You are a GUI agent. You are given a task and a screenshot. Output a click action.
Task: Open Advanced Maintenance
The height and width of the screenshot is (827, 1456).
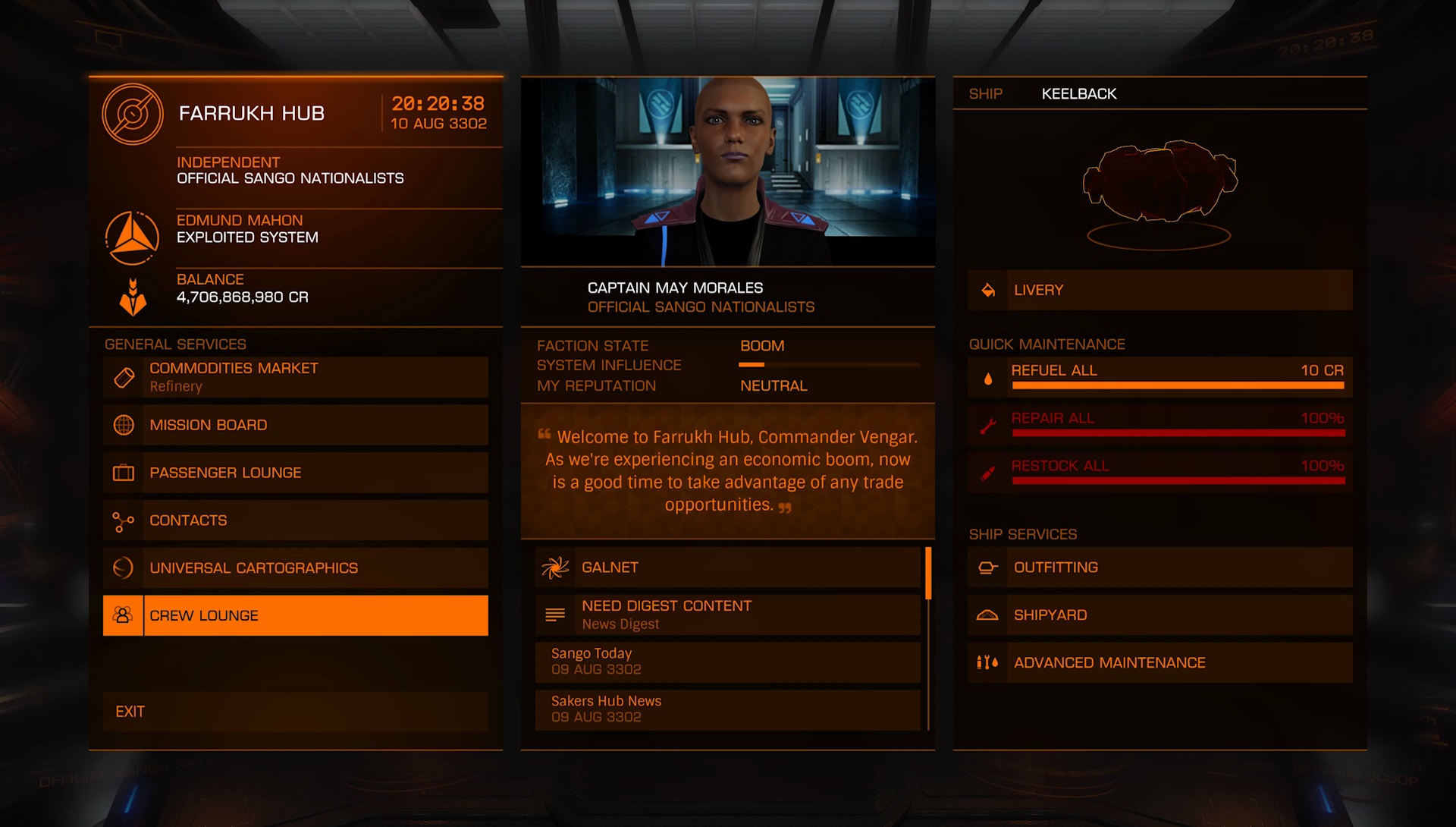coord(1160,662)
